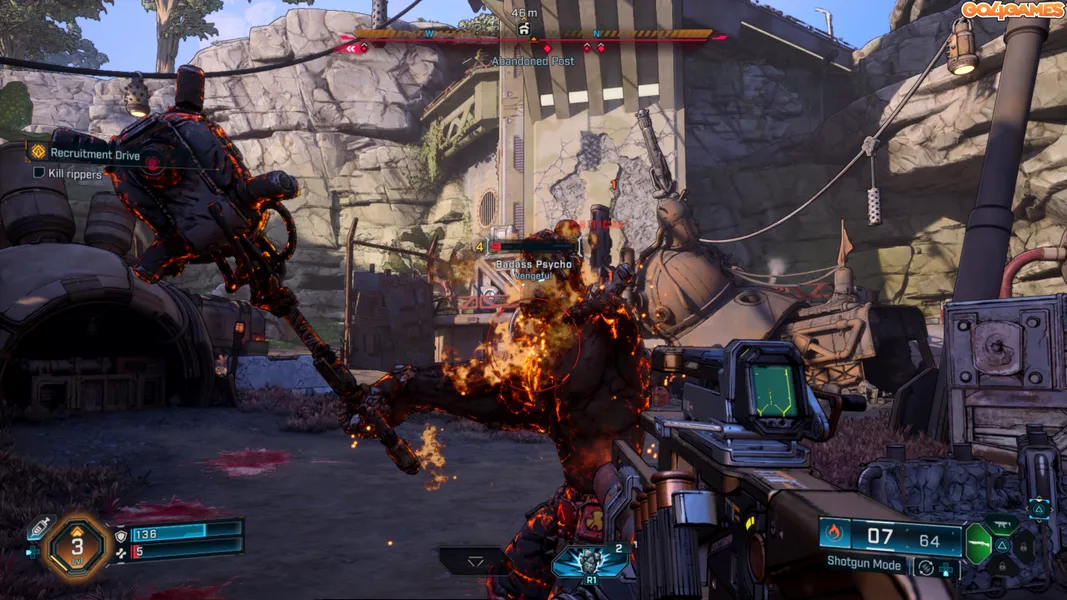
Task: Switch the Shotgun Mode firing mode
Action: 865,562
